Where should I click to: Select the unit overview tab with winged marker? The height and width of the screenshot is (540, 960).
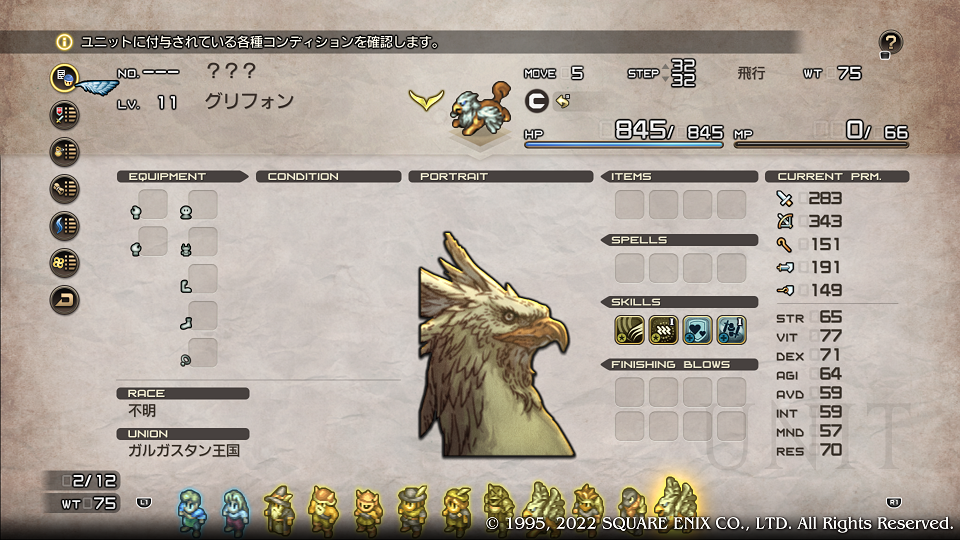pyautogui.click(x=65, y=77)
